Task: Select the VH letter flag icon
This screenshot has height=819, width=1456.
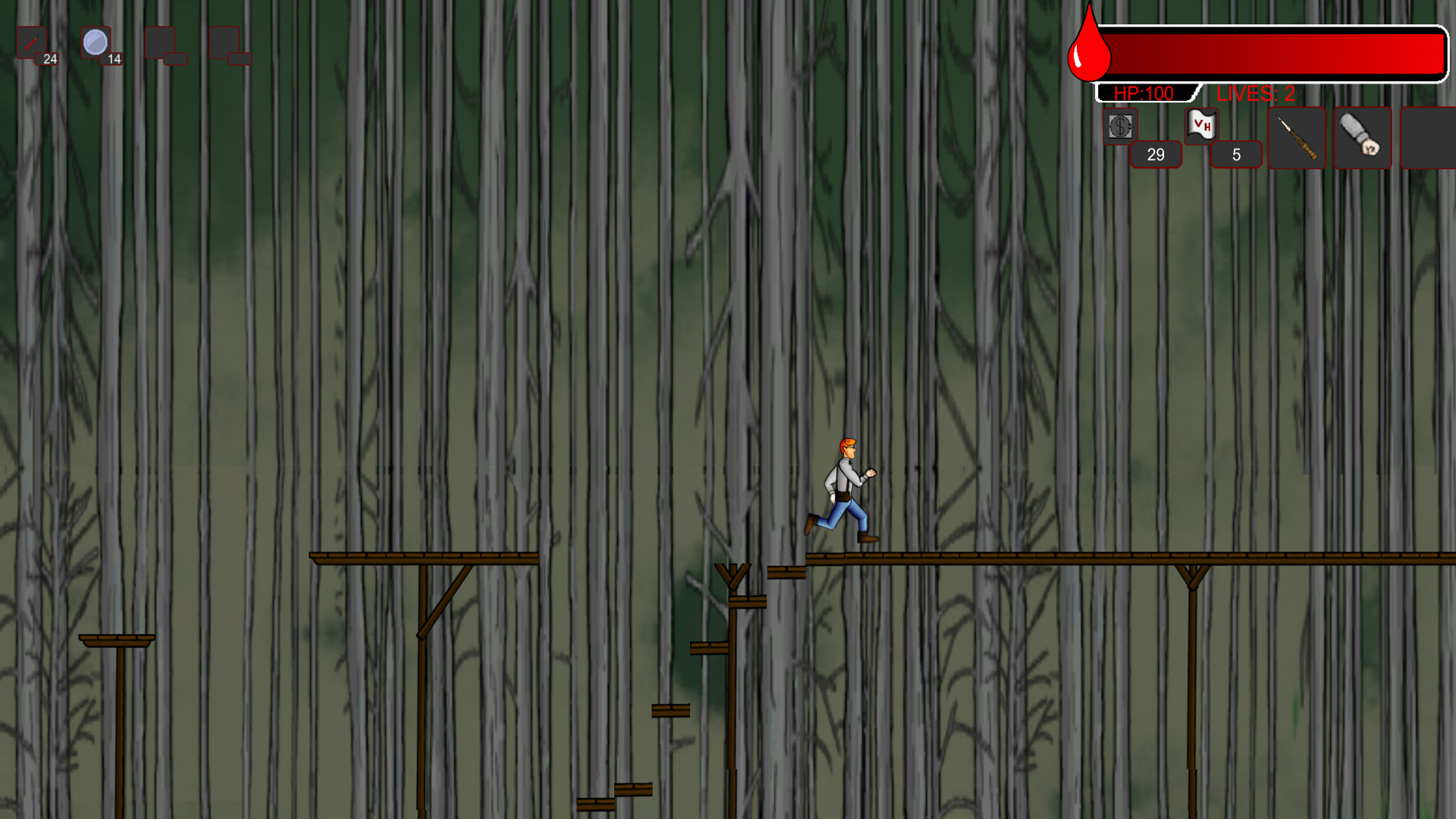Action: 1200,127
